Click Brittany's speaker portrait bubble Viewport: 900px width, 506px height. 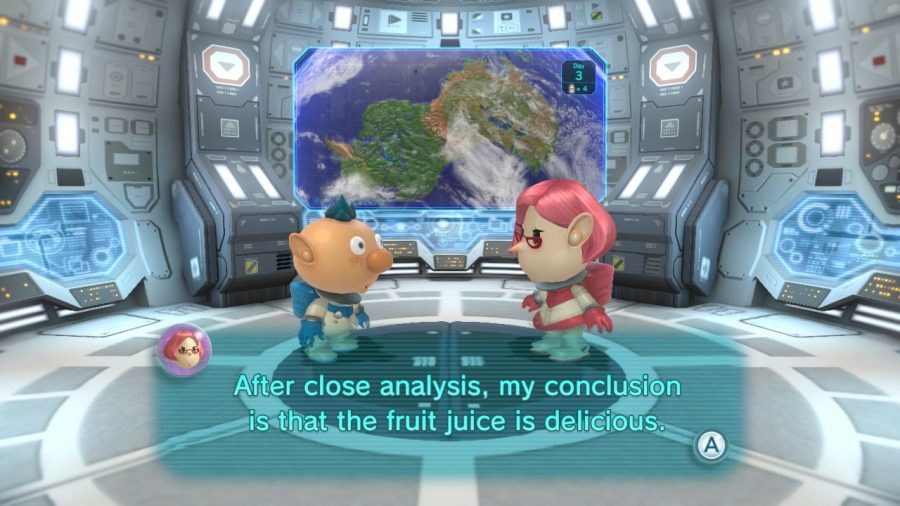click(184, 349)
